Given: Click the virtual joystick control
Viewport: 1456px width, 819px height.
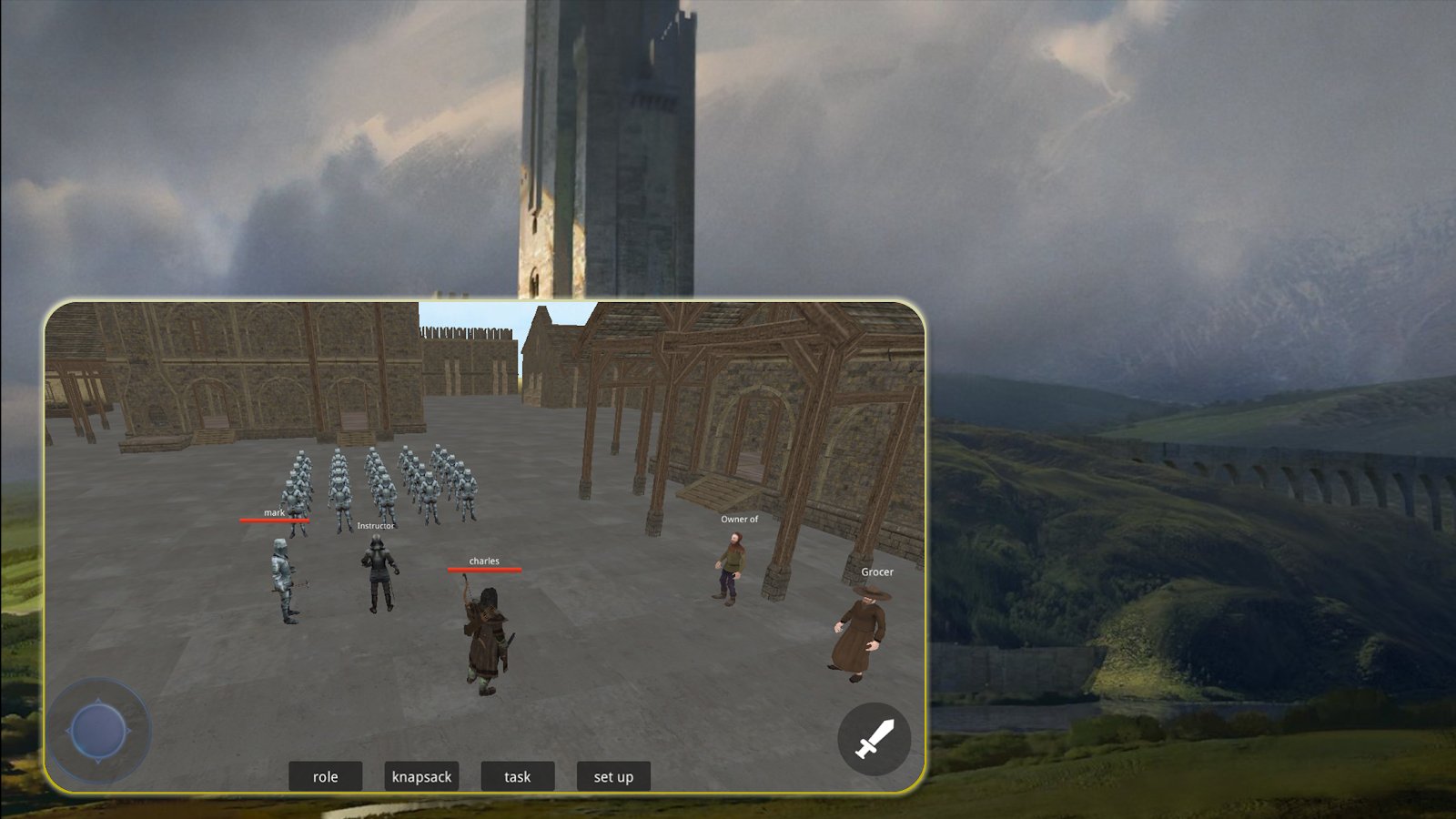Looking at the screenshot, I should click(x=98, y=731).
